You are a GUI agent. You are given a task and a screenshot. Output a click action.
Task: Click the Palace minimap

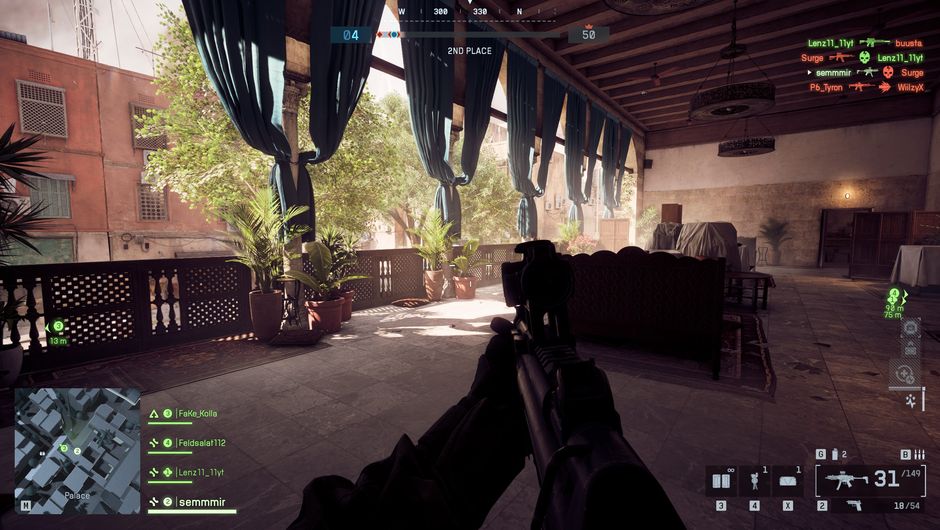[x=77, y=450]
